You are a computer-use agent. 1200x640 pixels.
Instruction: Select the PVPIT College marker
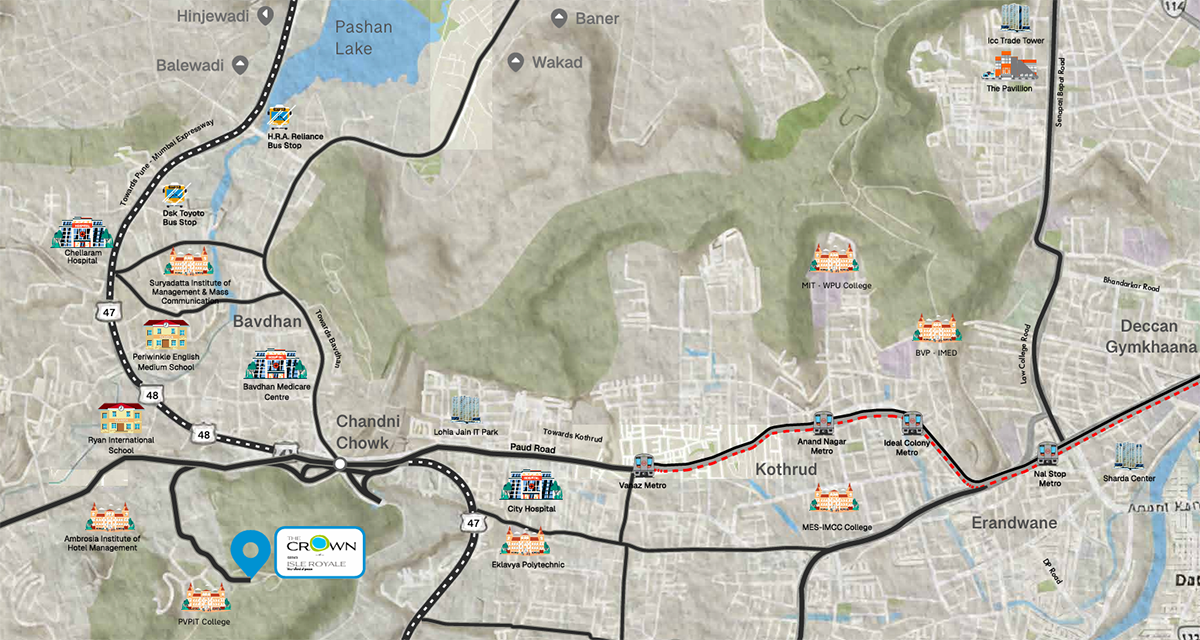tap(205, 600)
